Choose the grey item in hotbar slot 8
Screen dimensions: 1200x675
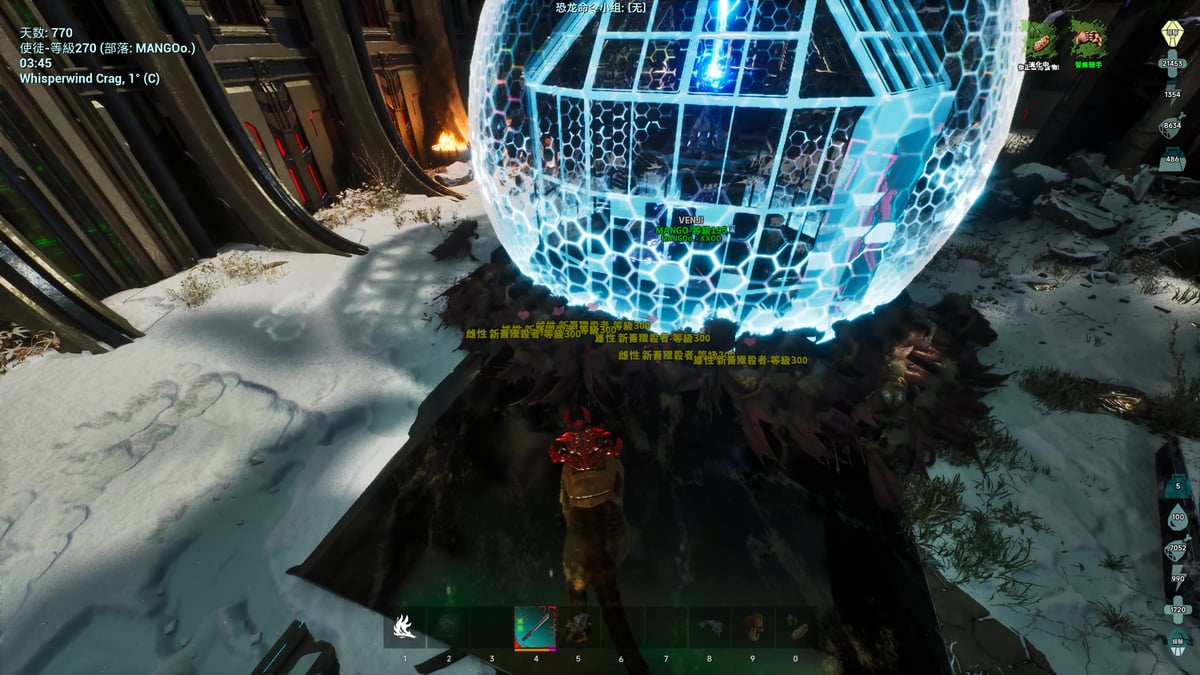[709, 628]
